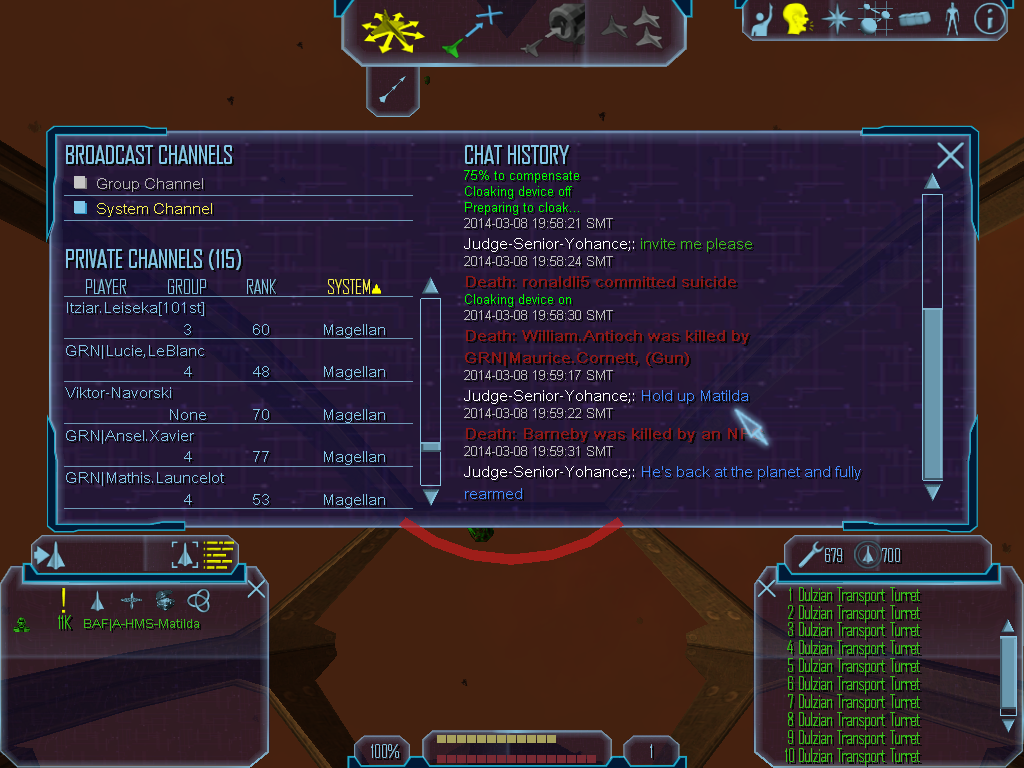Sort private channels by Rank column
This screenshot has height=768, width=1024.
[261, 288]
